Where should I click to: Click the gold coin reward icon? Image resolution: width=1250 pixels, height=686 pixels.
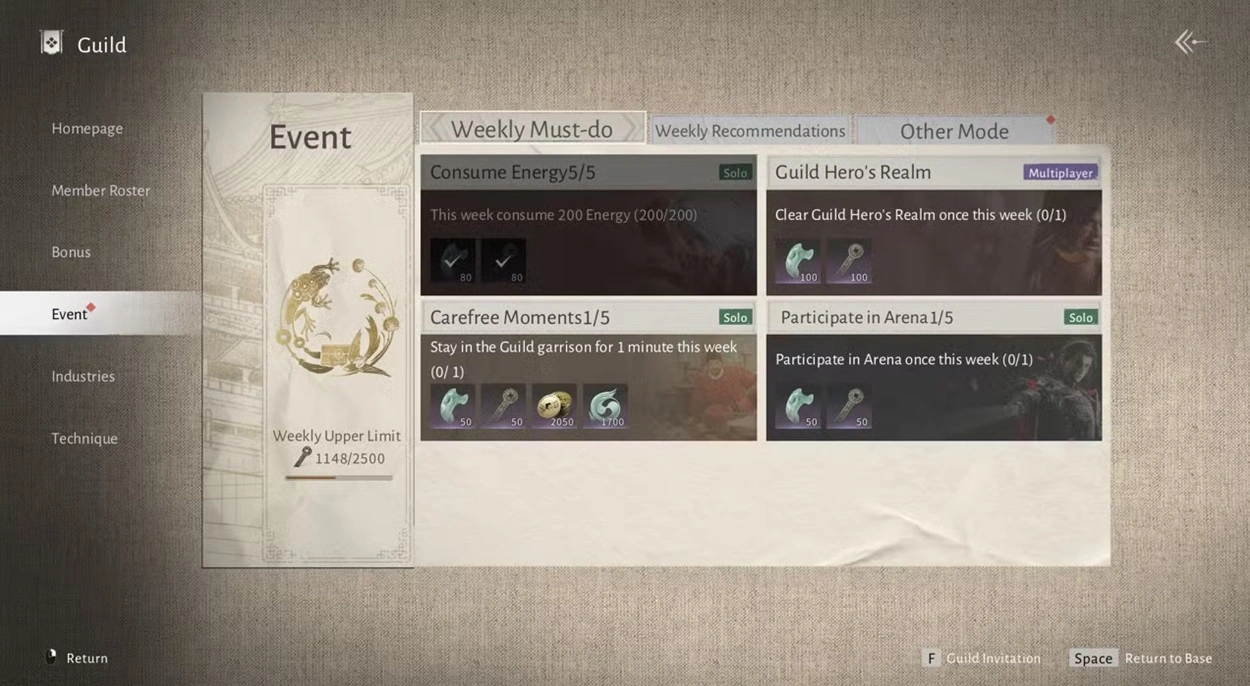554,407
